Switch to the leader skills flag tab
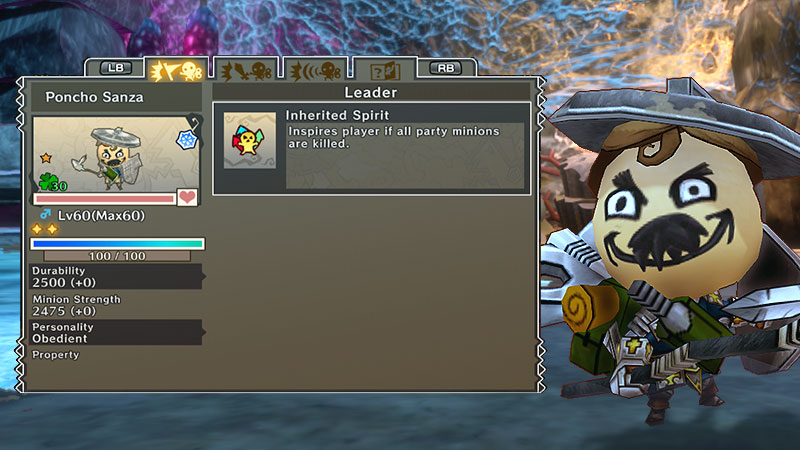Image resolution: width=800 pixels, height=450 pixels. pyautogui.click(x=176, y=70)
